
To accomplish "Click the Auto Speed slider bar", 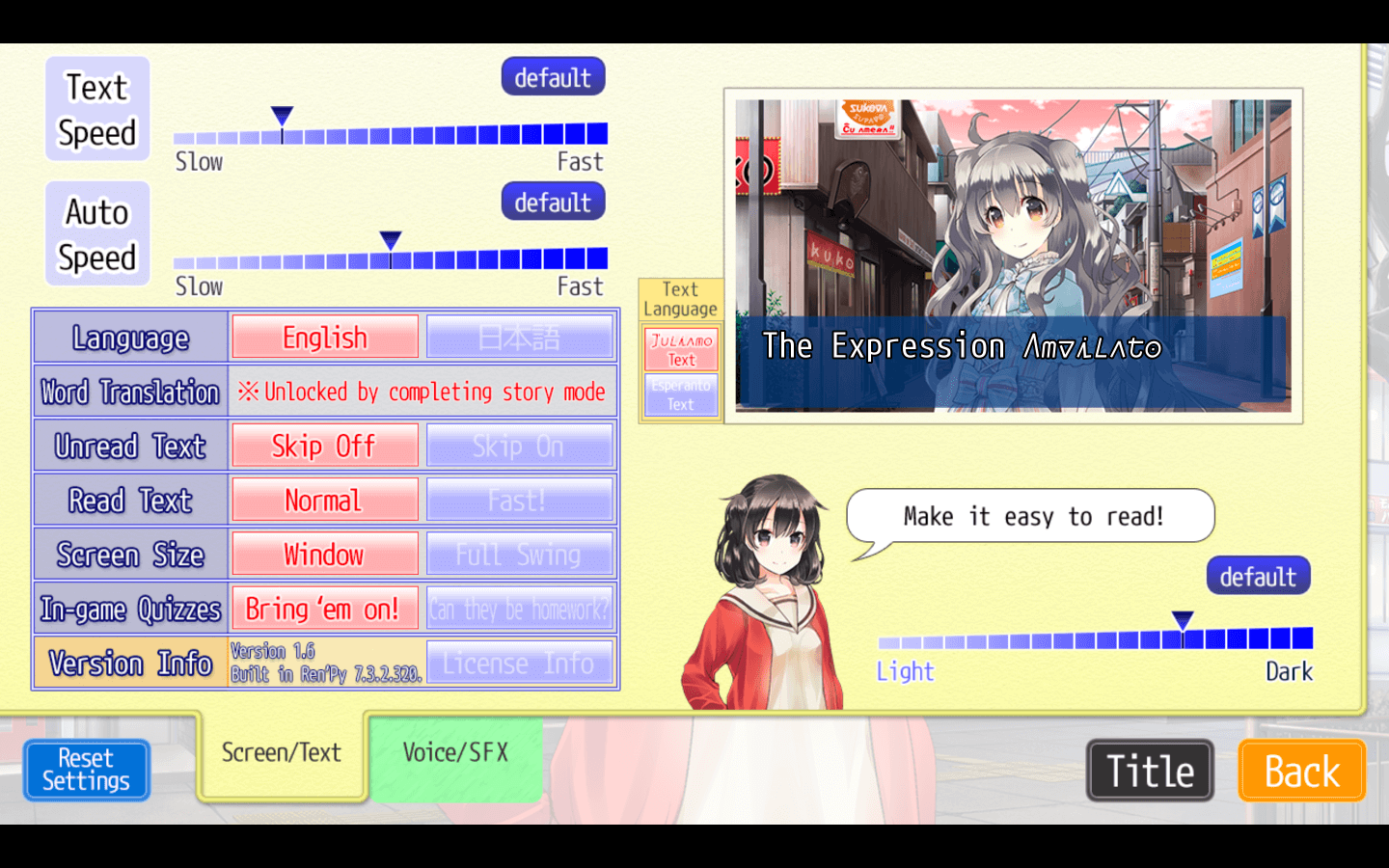I will point(391,258).
